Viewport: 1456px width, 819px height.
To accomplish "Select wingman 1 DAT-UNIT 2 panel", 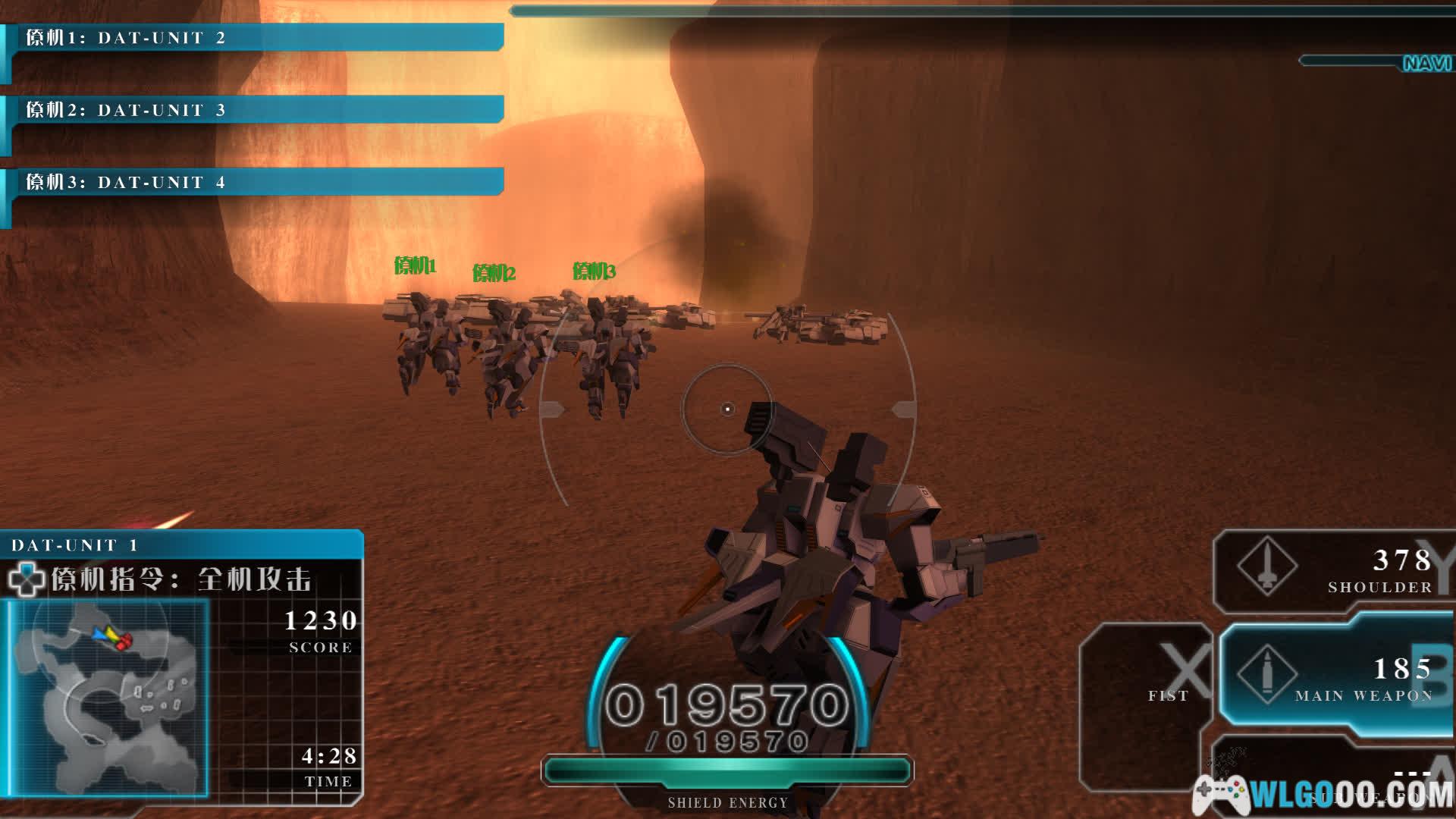I will [x=254, y=38].
